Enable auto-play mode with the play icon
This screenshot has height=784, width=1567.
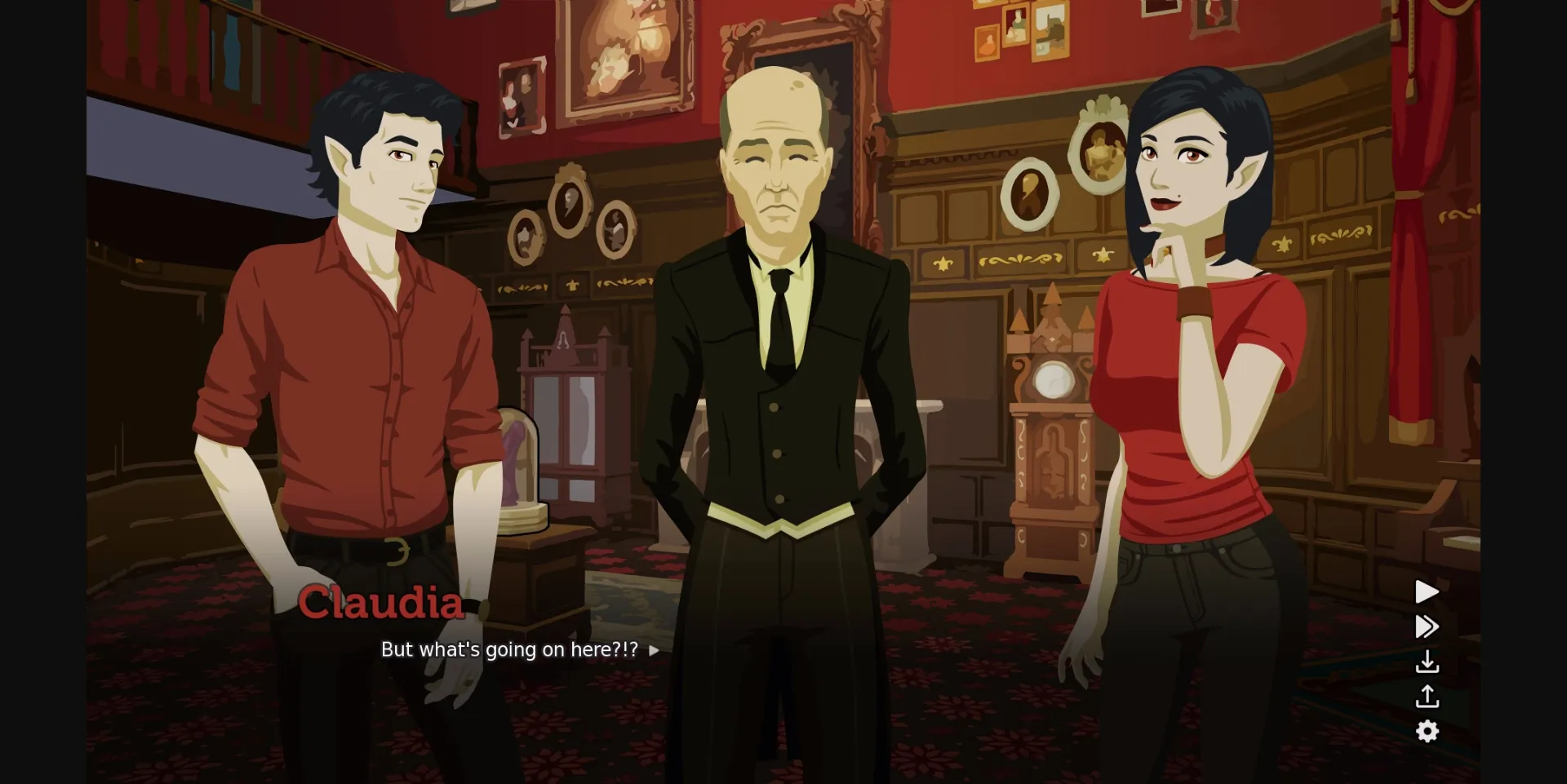(1427, 592)
